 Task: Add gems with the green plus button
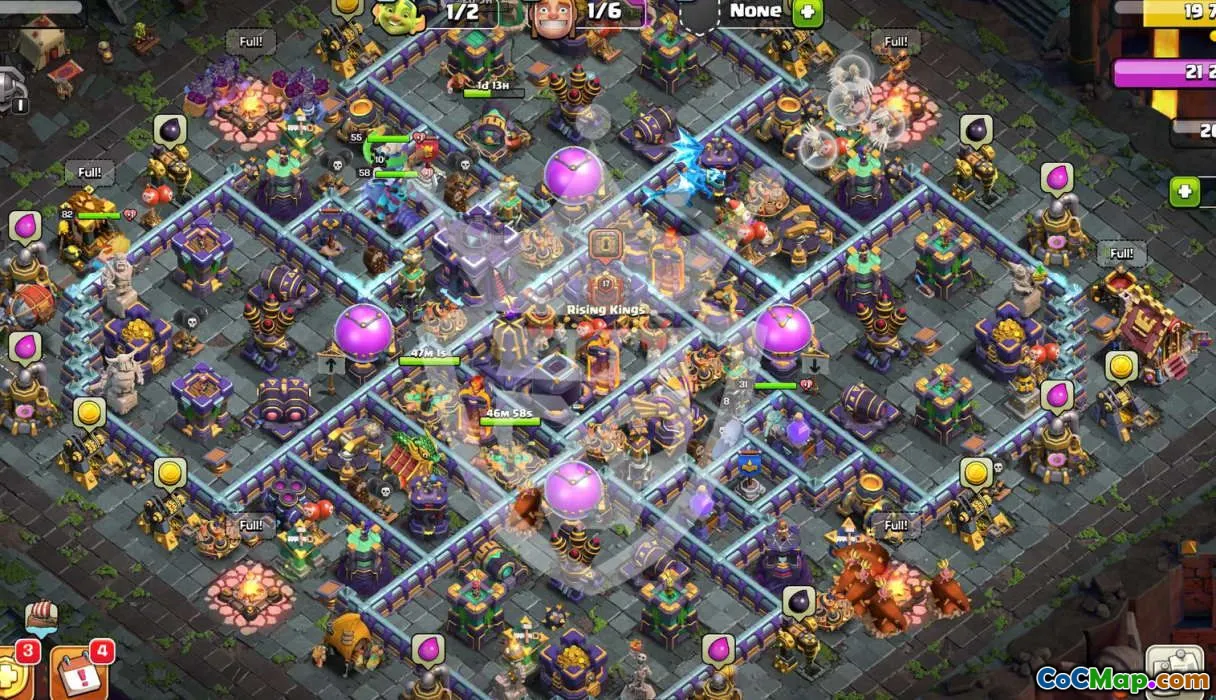[x=1184, y=191]
